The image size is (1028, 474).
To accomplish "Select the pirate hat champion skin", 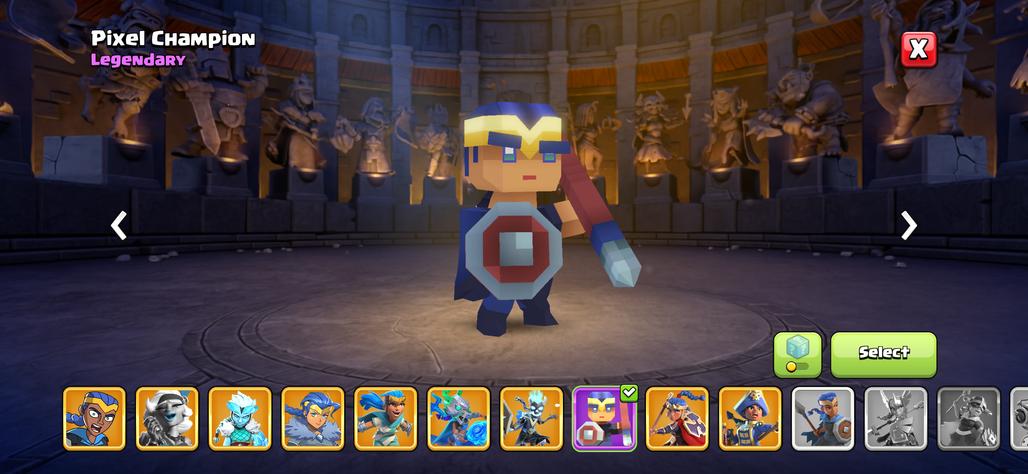I will click(x=750, y=418).
